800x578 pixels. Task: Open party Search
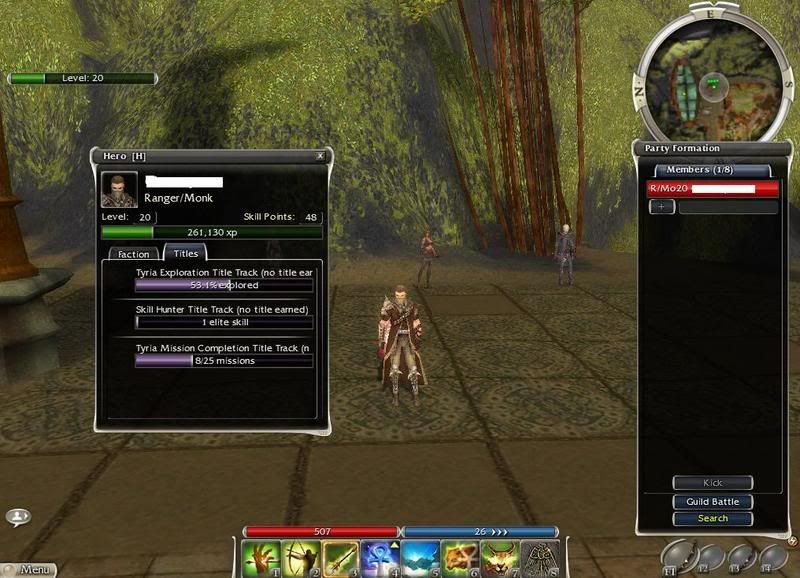click(712, 518)
